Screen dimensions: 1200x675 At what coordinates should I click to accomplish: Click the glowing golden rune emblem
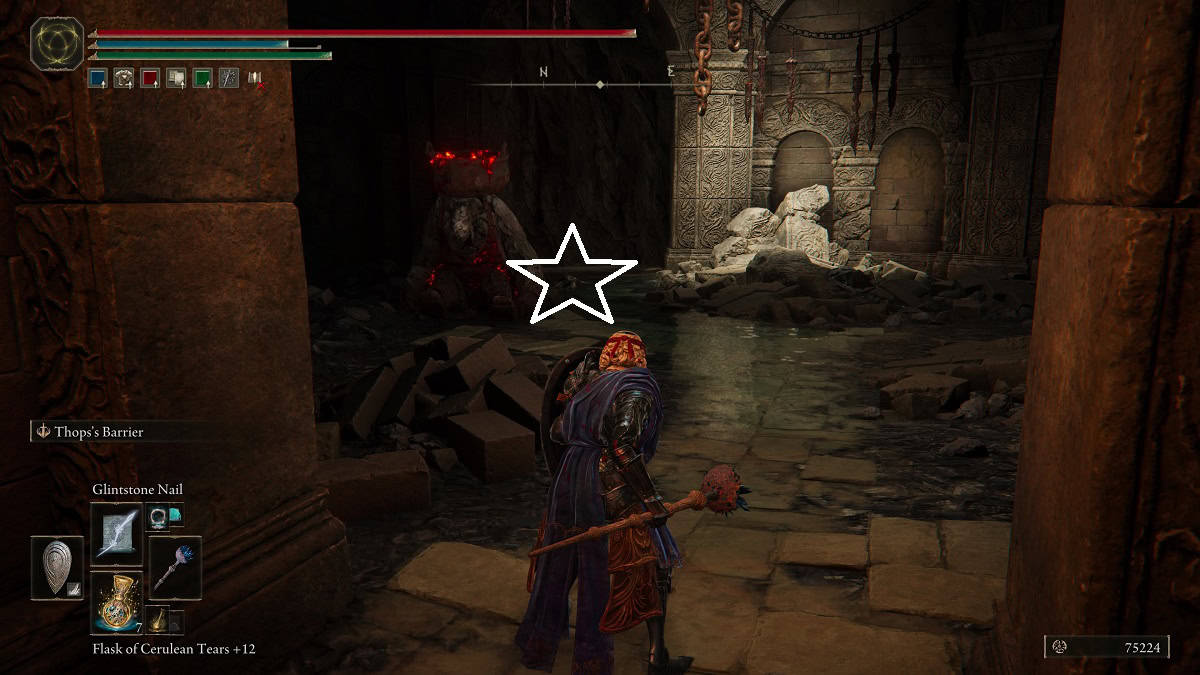(57, 44)
